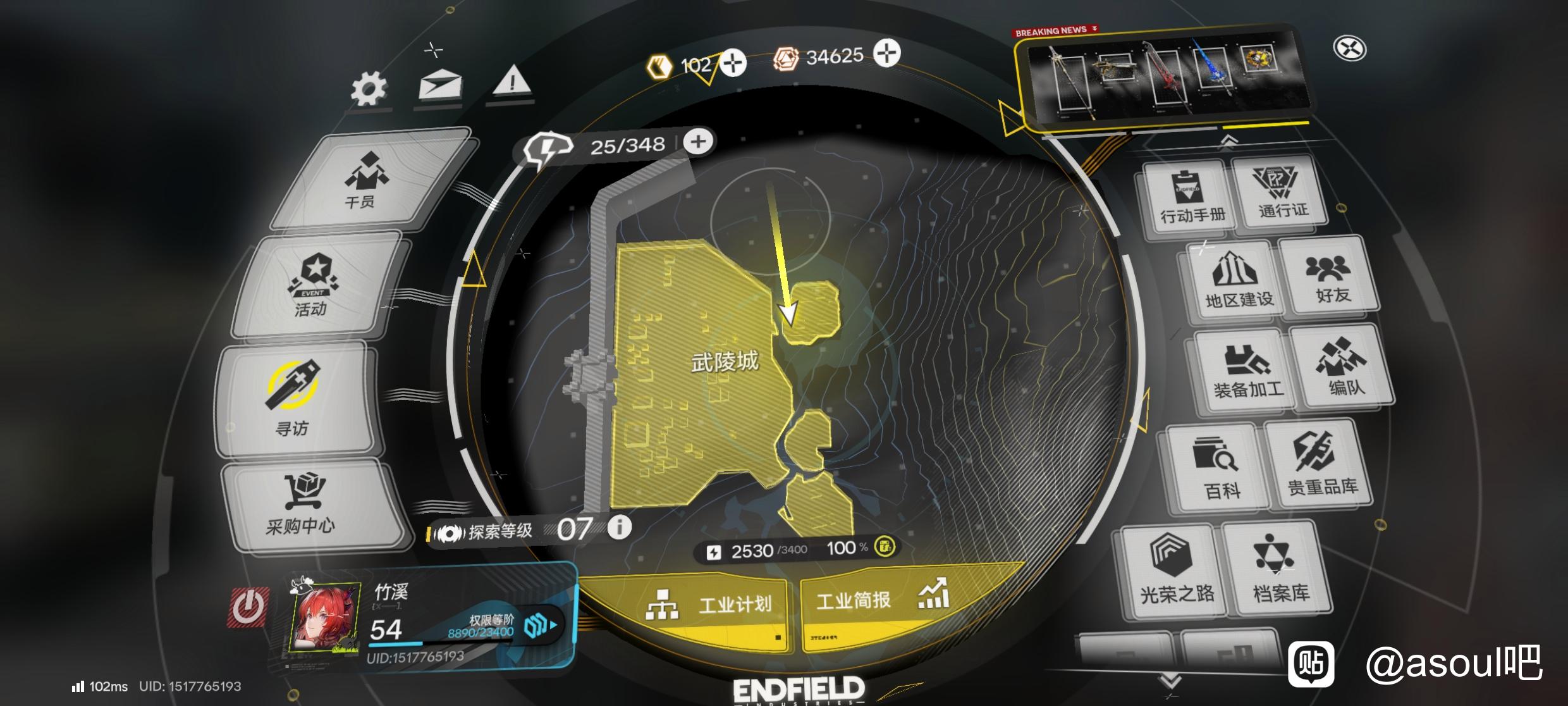Screen dimensions: 1568x706
Task: Enter the 寻访 headhunting menu
Action: tap(293, 399)
